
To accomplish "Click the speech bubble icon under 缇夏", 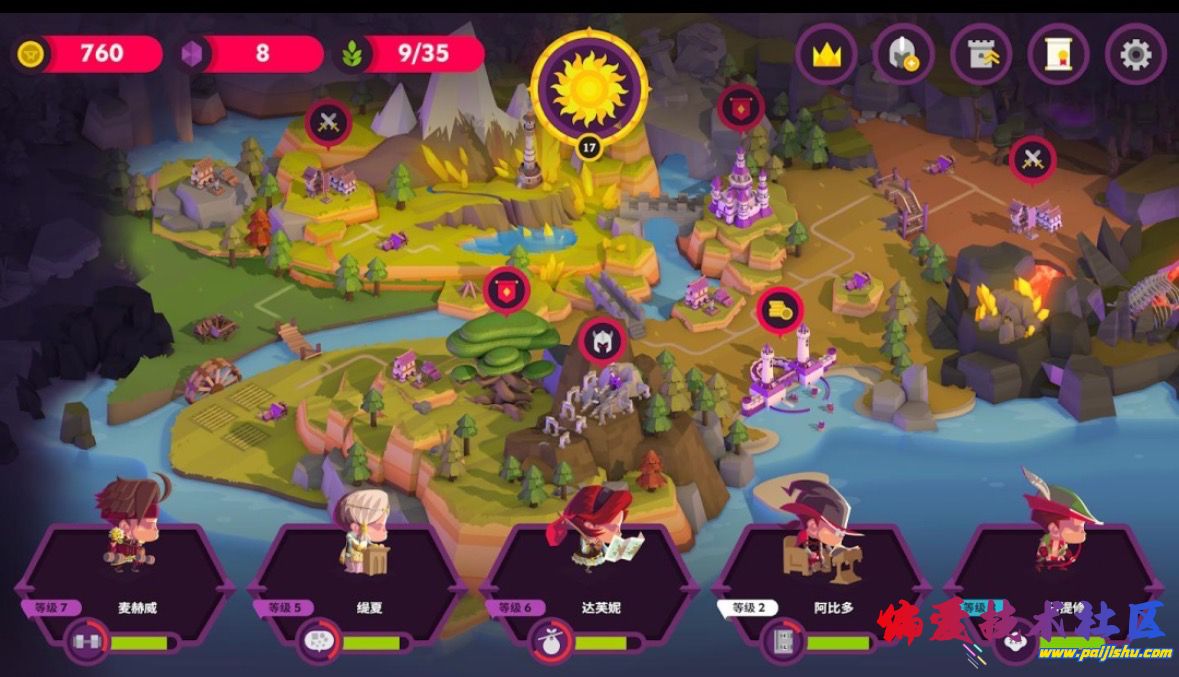I will tap(319, 642).
